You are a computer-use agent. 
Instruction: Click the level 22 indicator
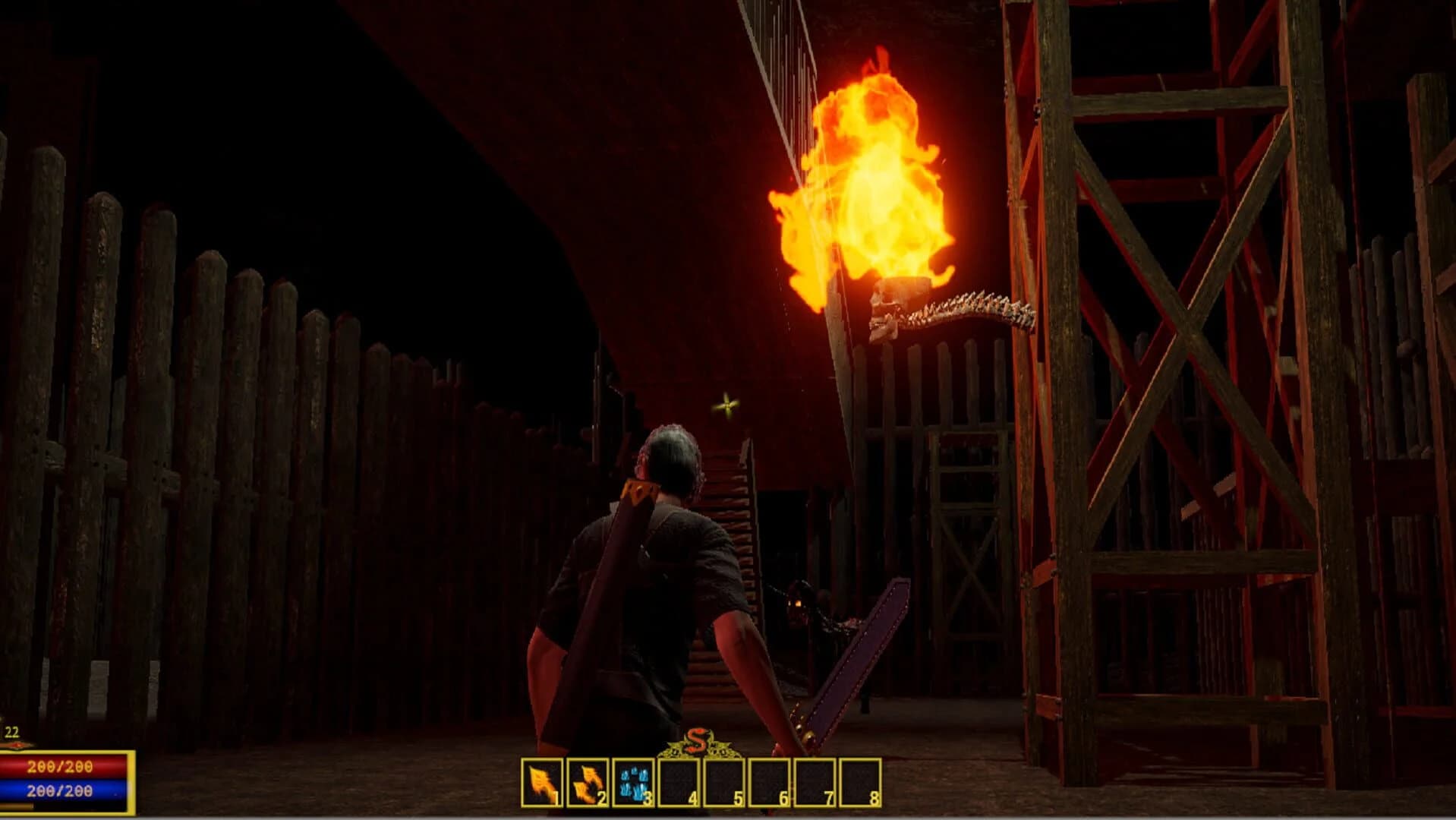coord(11,733)
